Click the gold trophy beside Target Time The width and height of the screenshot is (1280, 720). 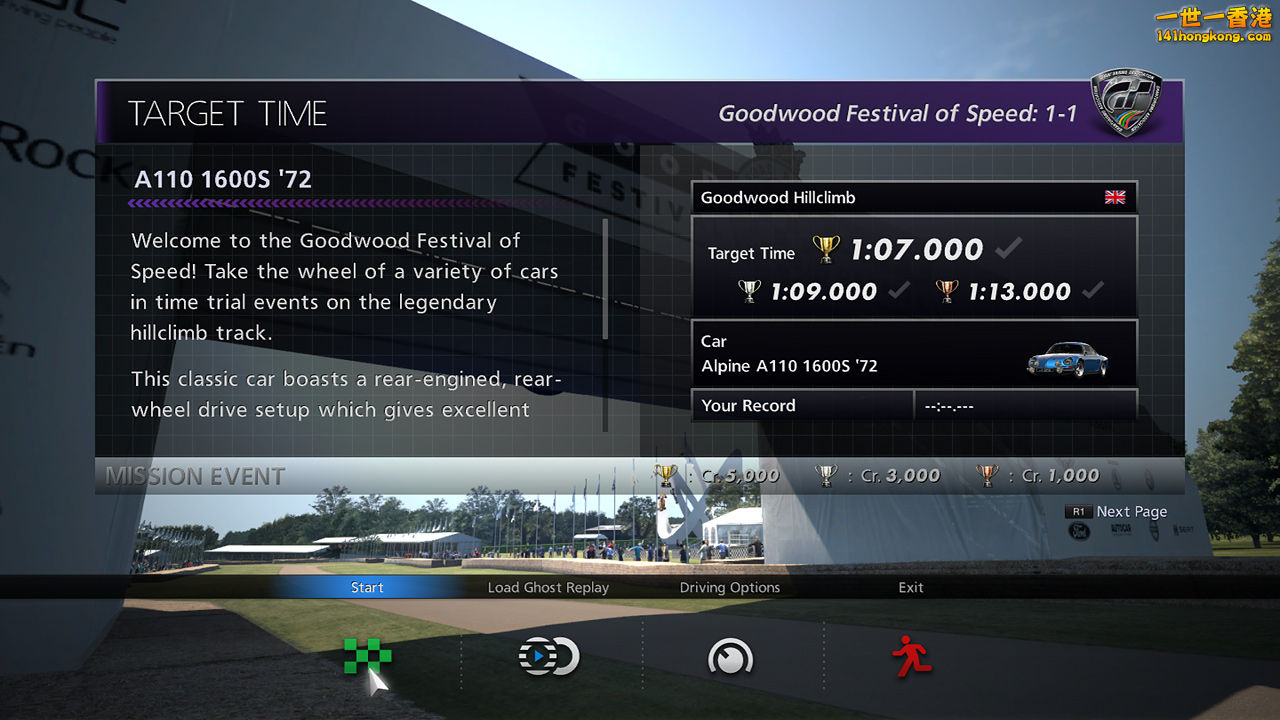[824, 249]
